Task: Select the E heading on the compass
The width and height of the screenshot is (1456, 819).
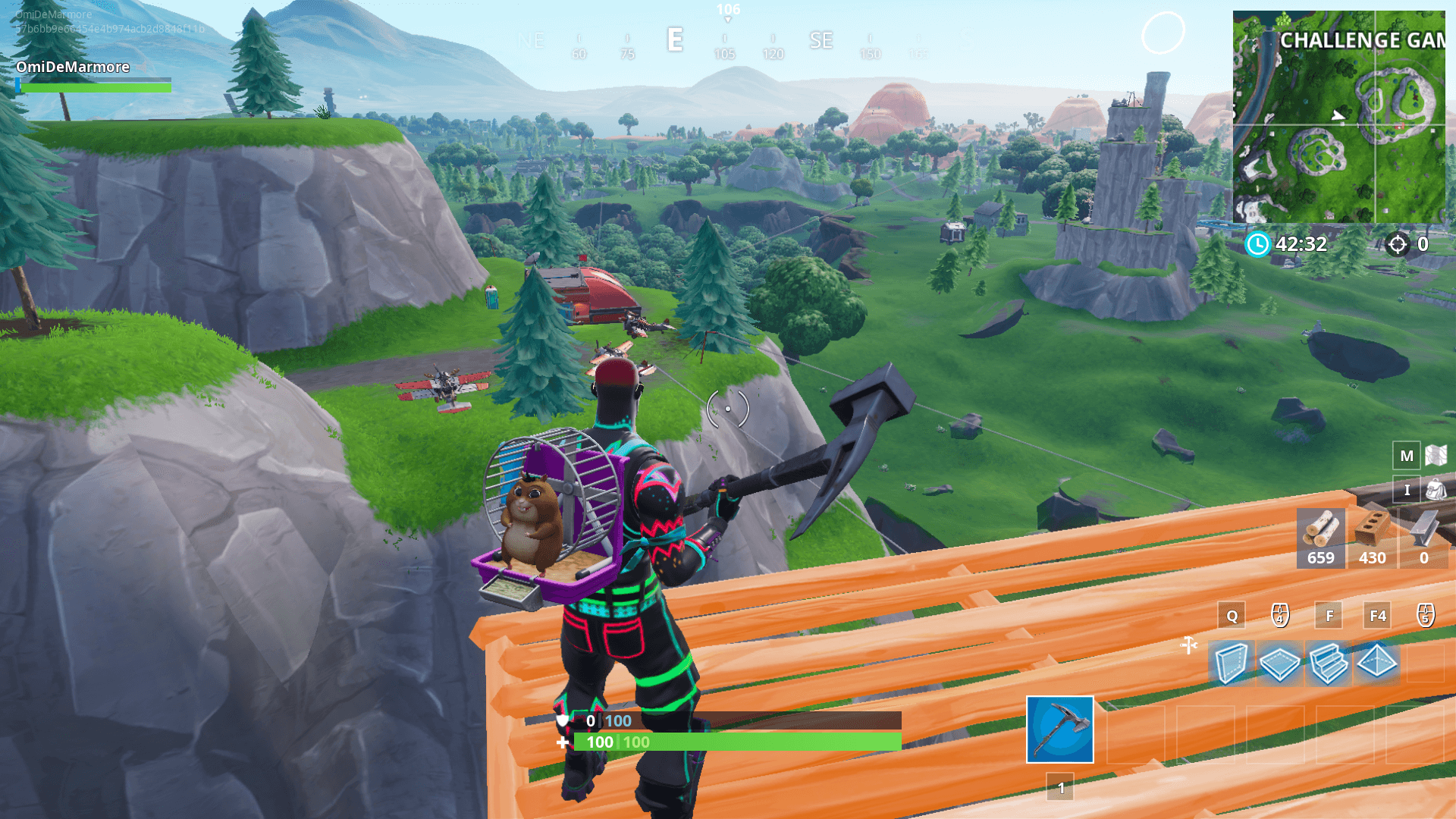Action: point(673,41)
